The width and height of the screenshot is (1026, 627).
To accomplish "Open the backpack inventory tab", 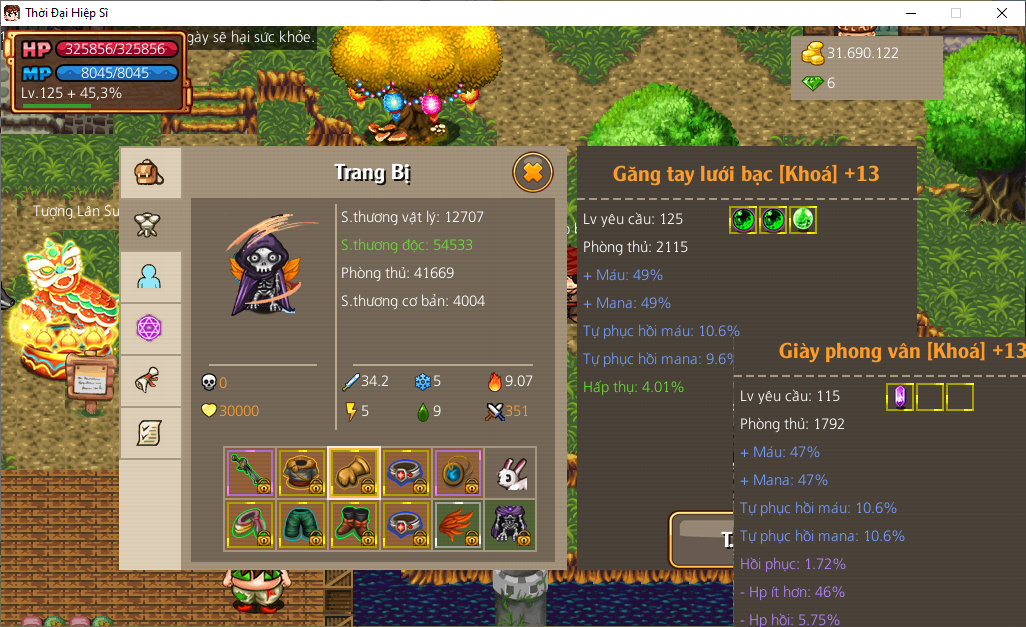I will click(x=150, y=174).
